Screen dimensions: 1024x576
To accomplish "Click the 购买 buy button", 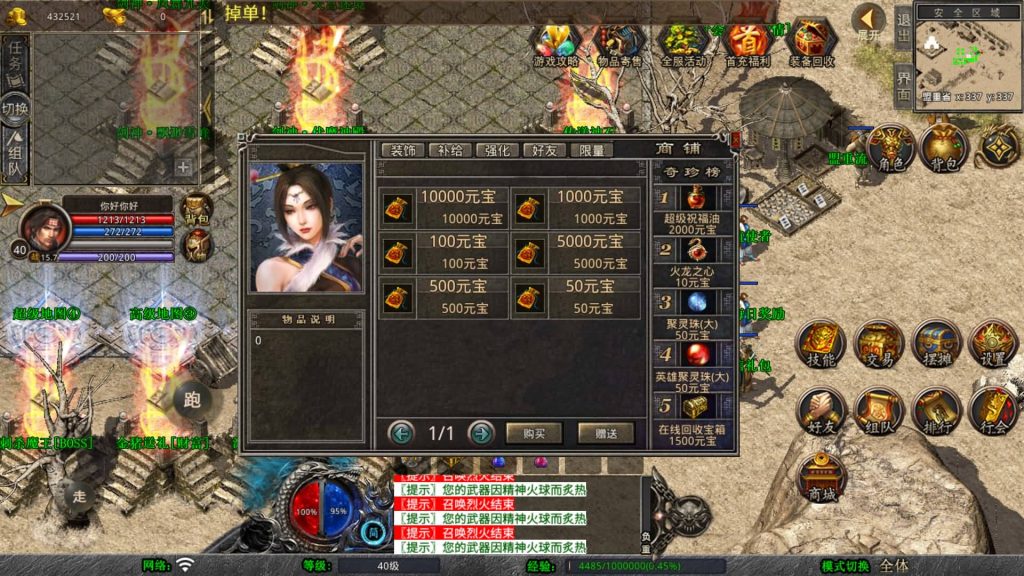I will coord(534,433).
